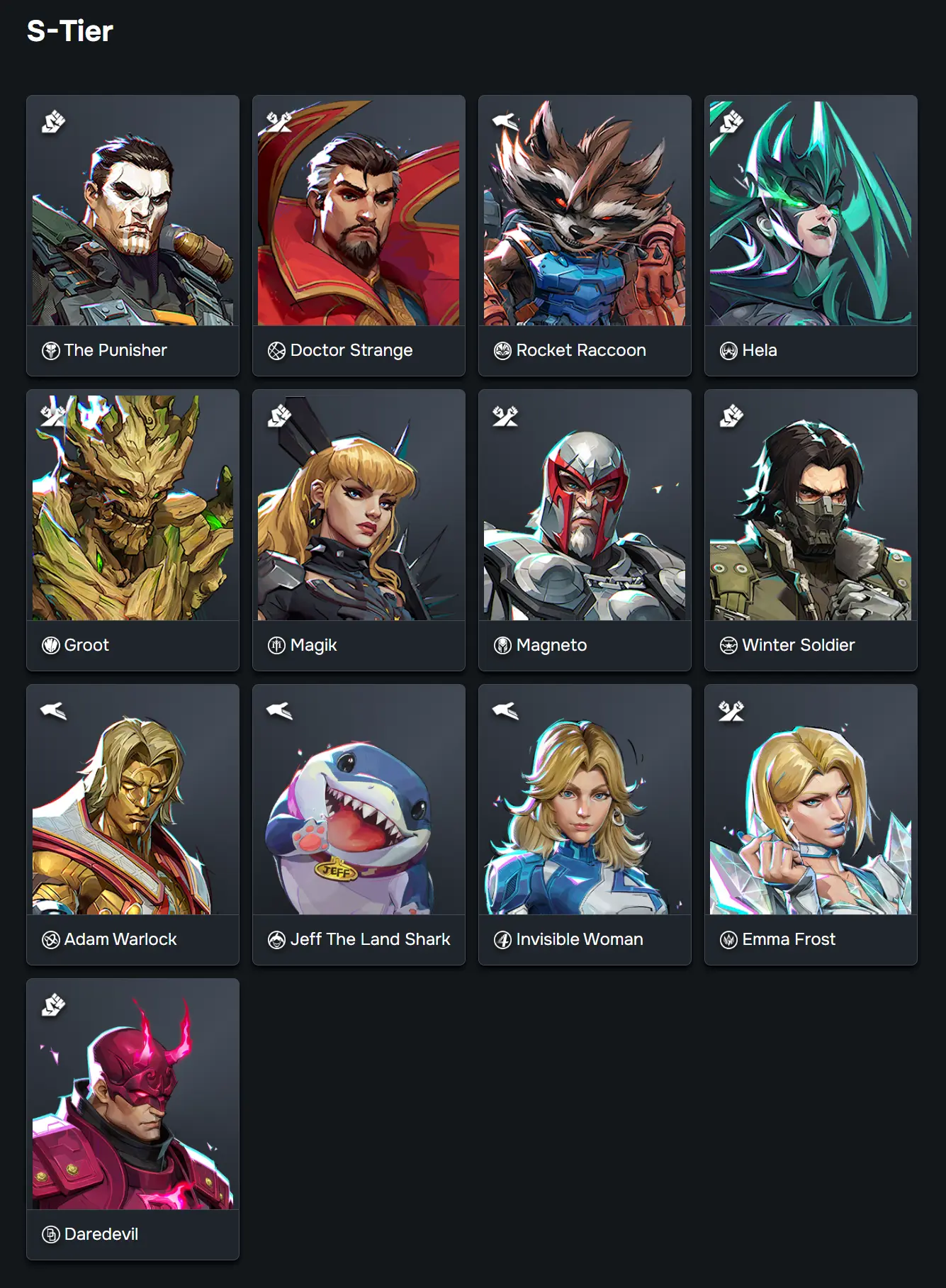This screenshot has width=946, height=1288.
Task: Click the Emma Frost portrait thumbnail
Action: (810, 808)
